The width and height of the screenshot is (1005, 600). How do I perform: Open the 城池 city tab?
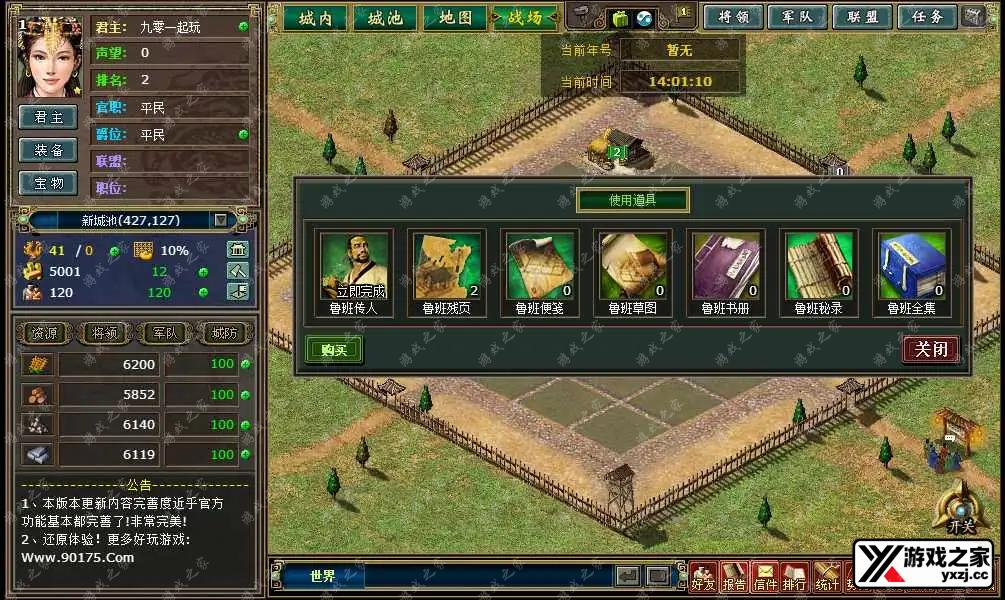pos(385,18)
